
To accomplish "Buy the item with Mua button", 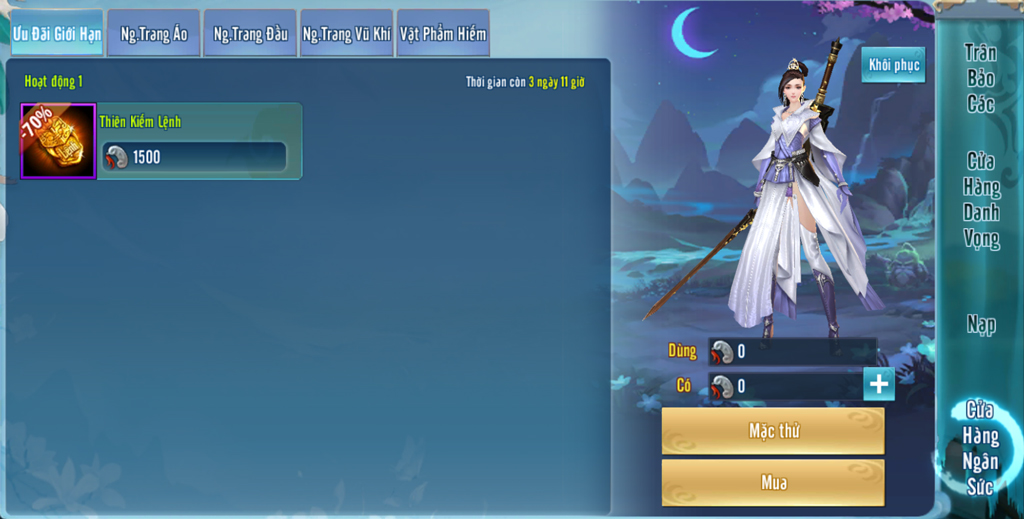I will point(773,482).
